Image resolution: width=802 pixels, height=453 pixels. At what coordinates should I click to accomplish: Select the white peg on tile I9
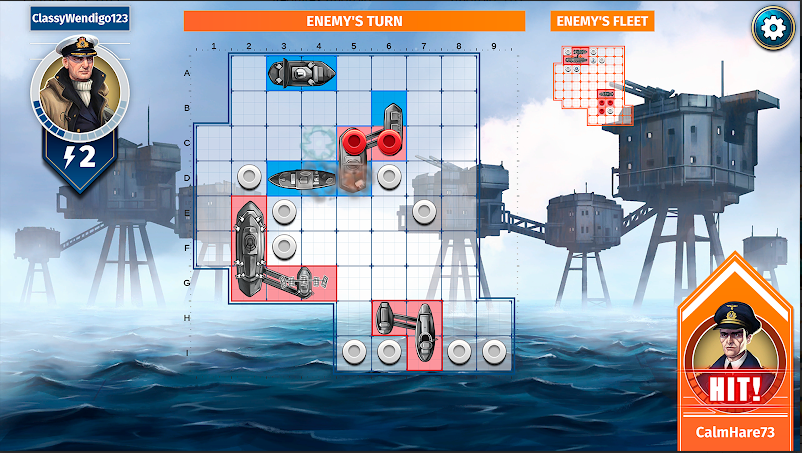493,351
